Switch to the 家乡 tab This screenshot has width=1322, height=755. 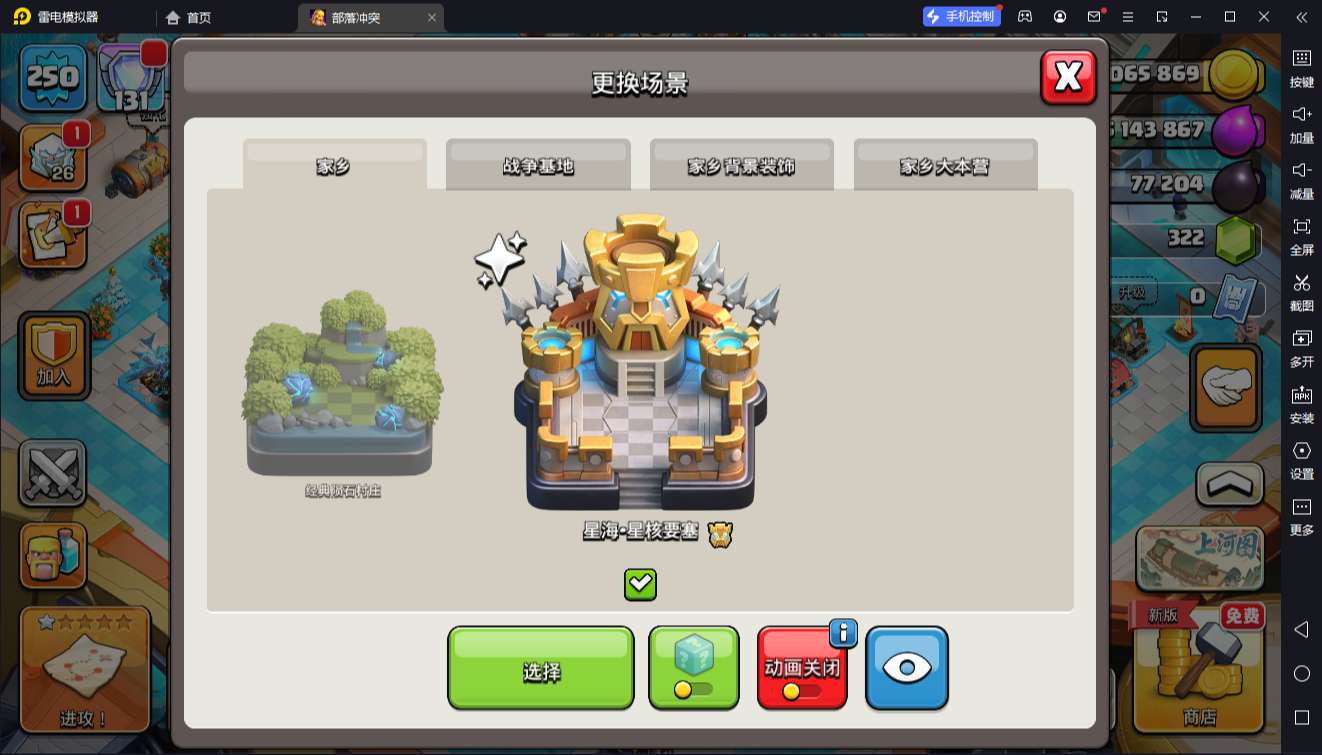click(334, 165)
